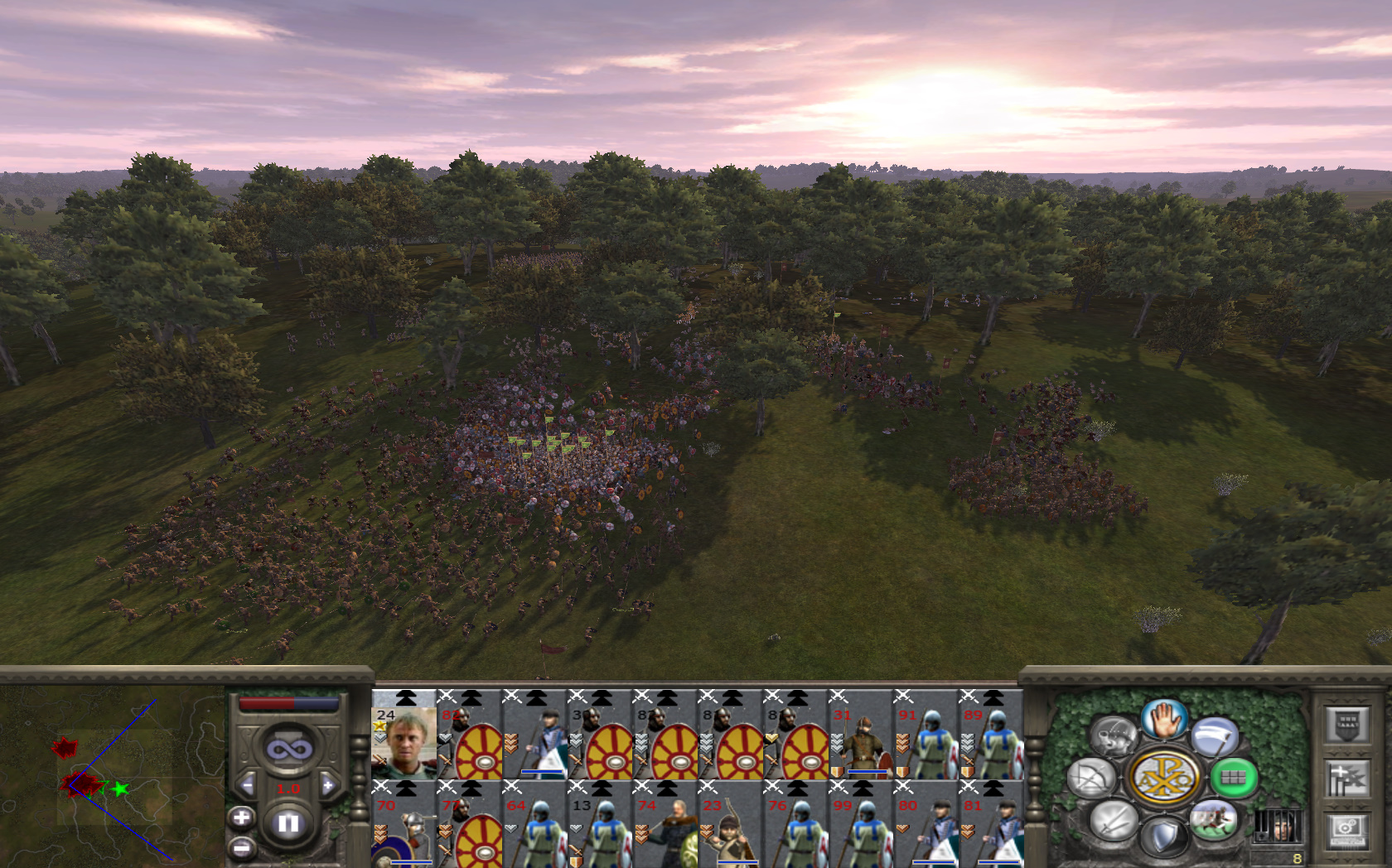Click the central Chi-Rho special ability button
The height and width of the screenshot is (868, 1392).
point(1164,778)
